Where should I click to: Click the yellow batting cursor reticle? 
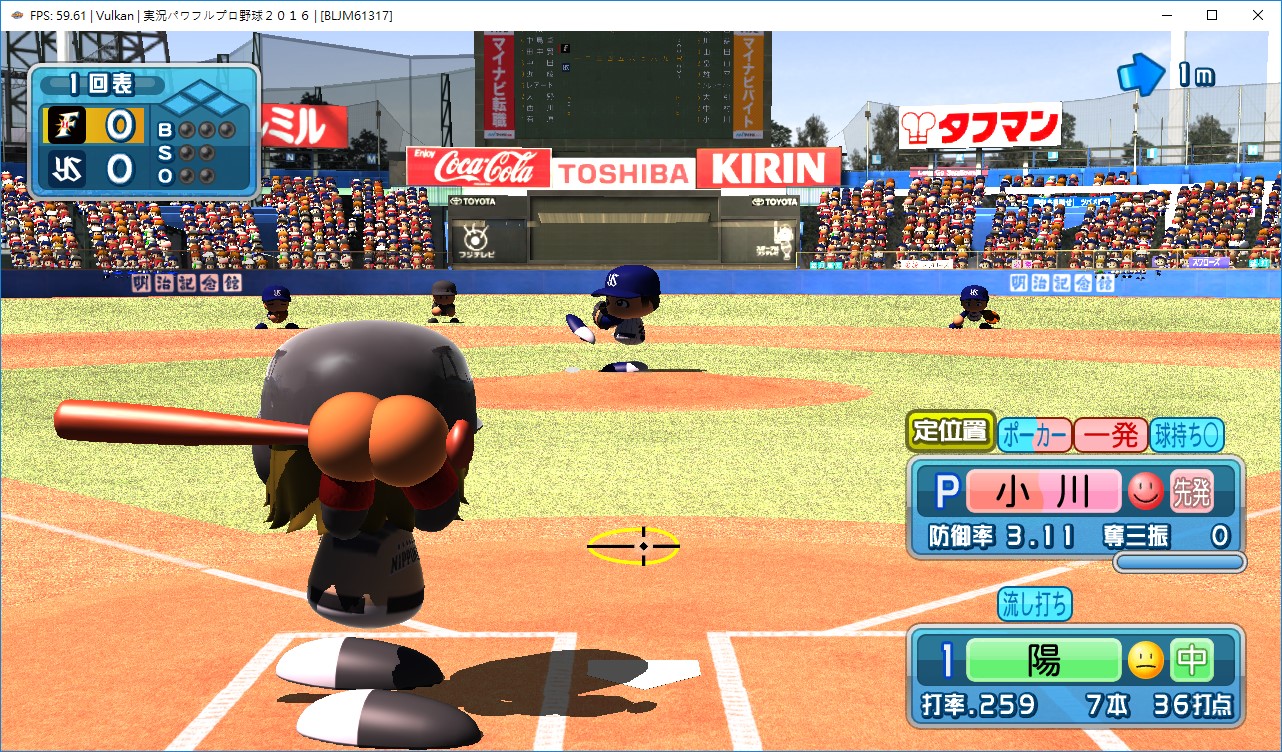(x=633, y=546)
